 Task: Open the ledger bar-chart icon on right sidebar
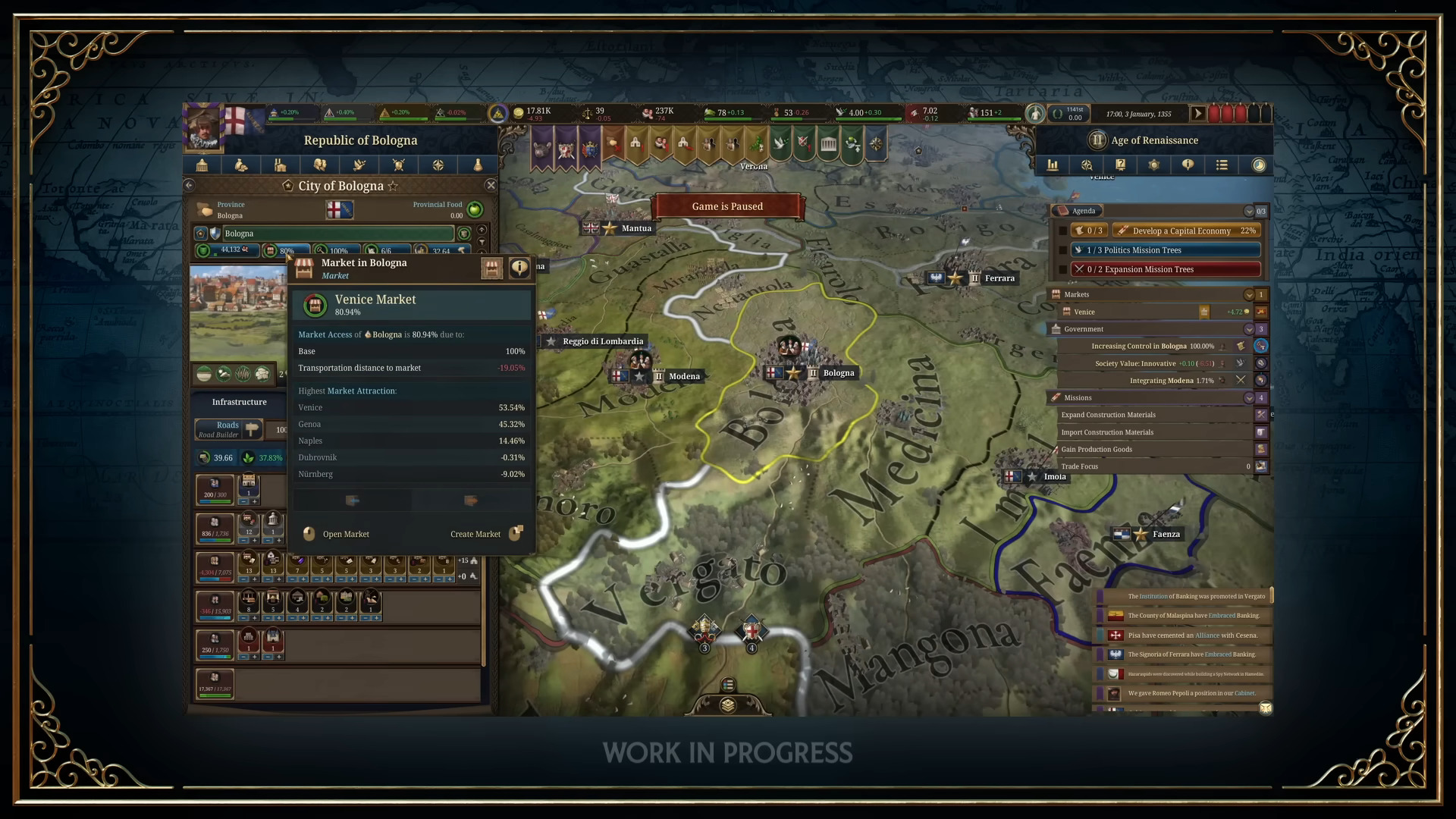(x=1053, y=165)
